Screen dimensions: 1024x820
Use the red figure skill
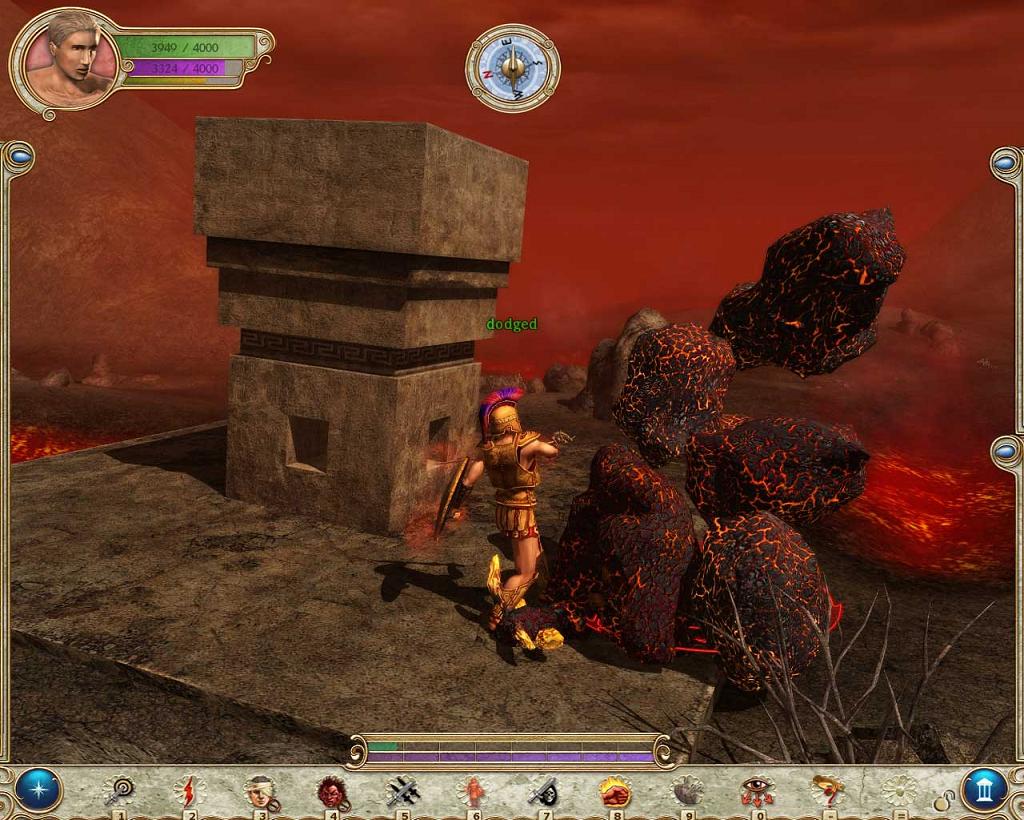(472, 791)
